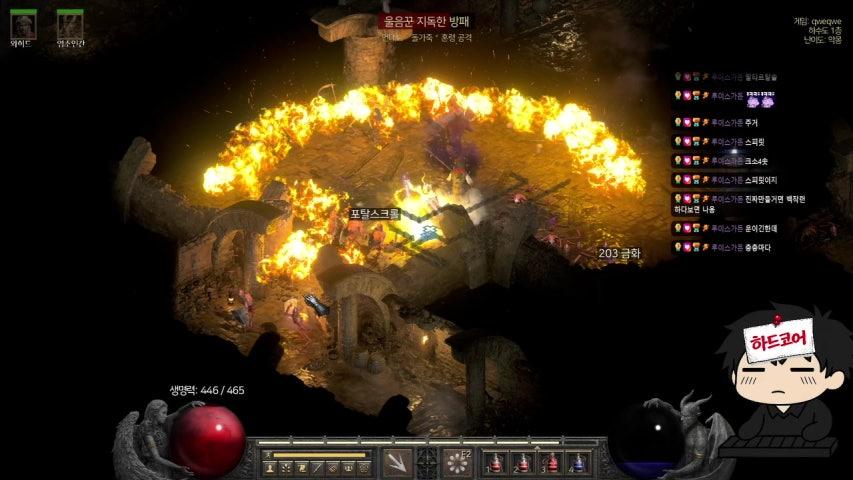Screen dimensions: 853x480
Task: Pick up the 포탈스크롤 item label
Action: coord(375,214)
